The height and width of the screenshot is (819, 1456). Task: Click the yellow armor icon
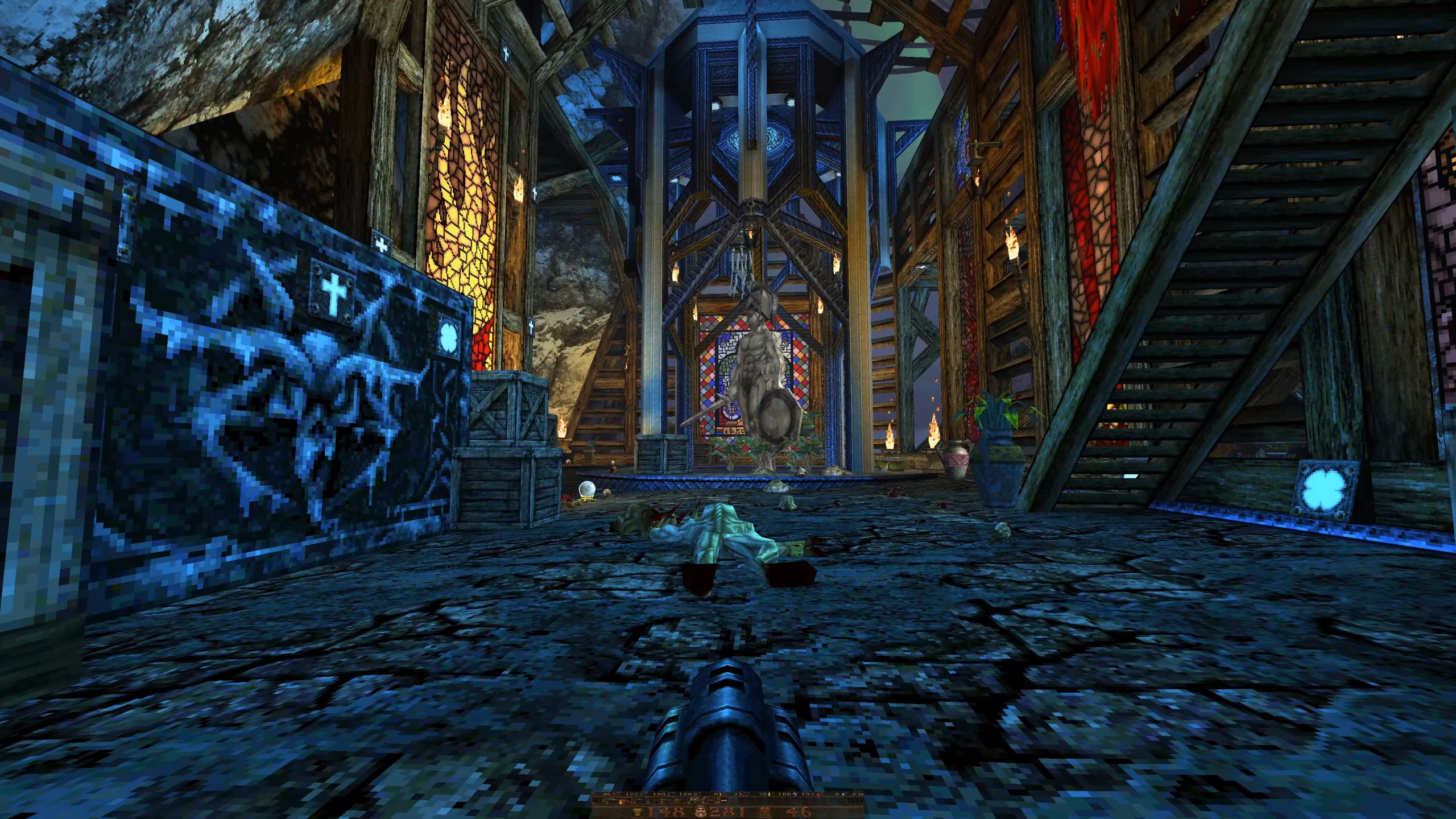click(x=638, y=812)
